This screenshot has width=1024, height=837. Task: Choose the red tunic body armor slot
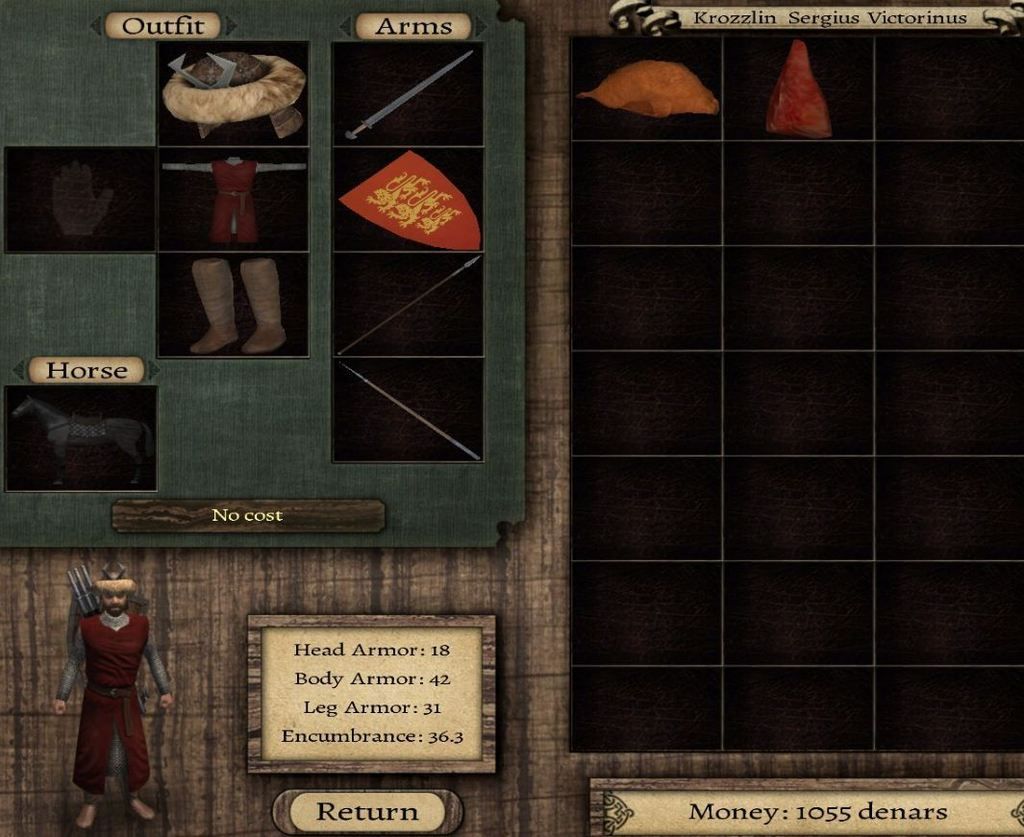(233, 199)
